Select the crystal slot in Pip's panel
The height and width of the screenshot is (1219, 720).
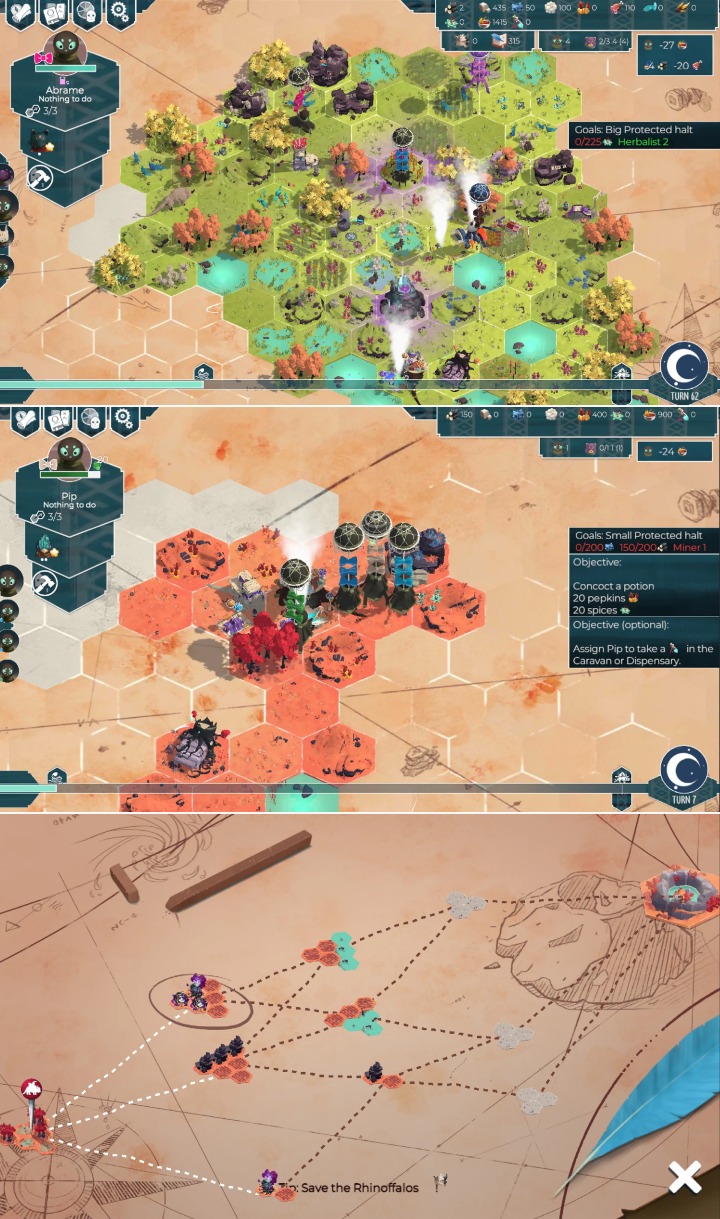click(47, 547)
